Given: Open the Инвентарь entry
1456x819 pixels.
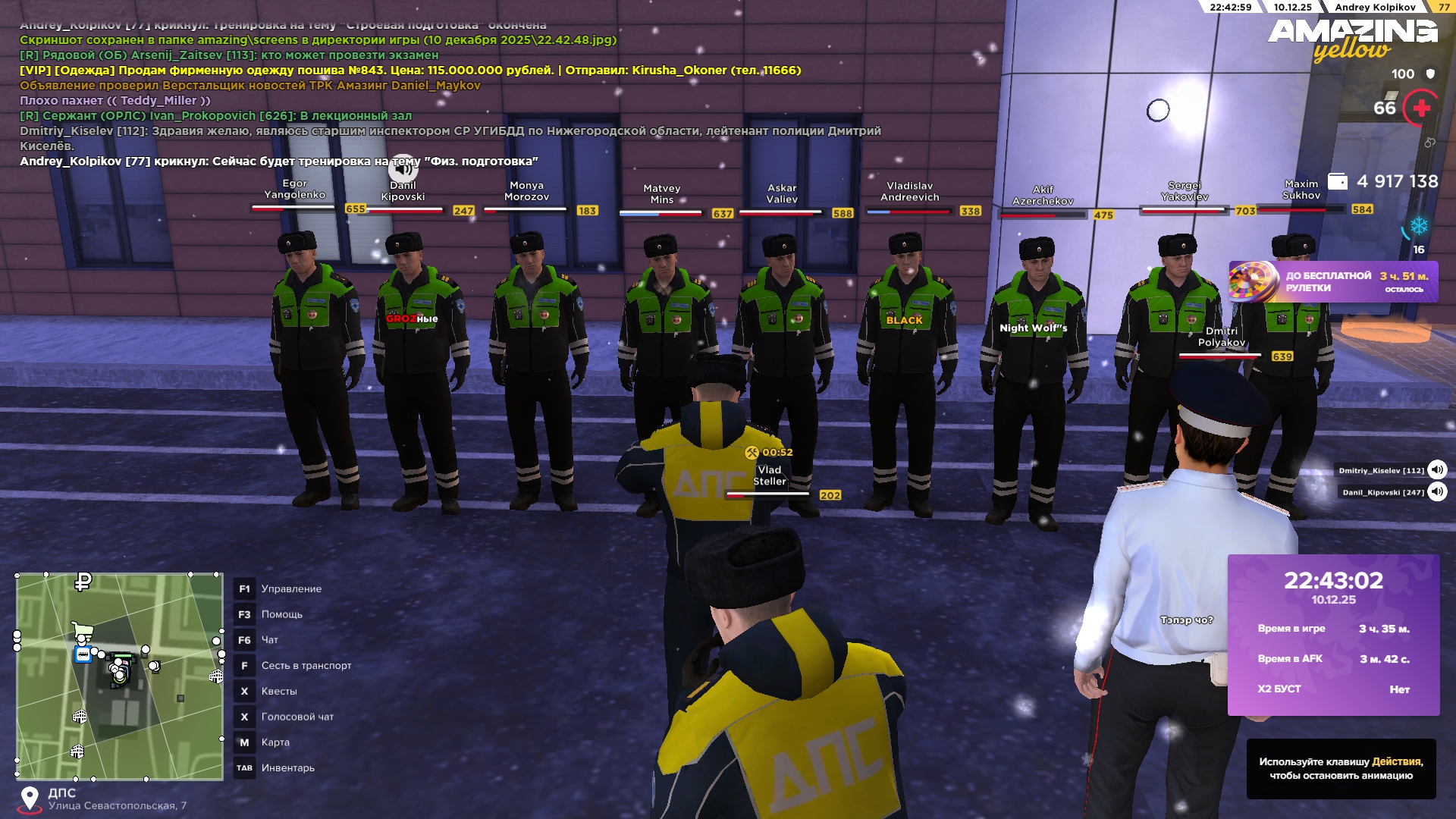Looking at the screenshot, I should 287,768.
